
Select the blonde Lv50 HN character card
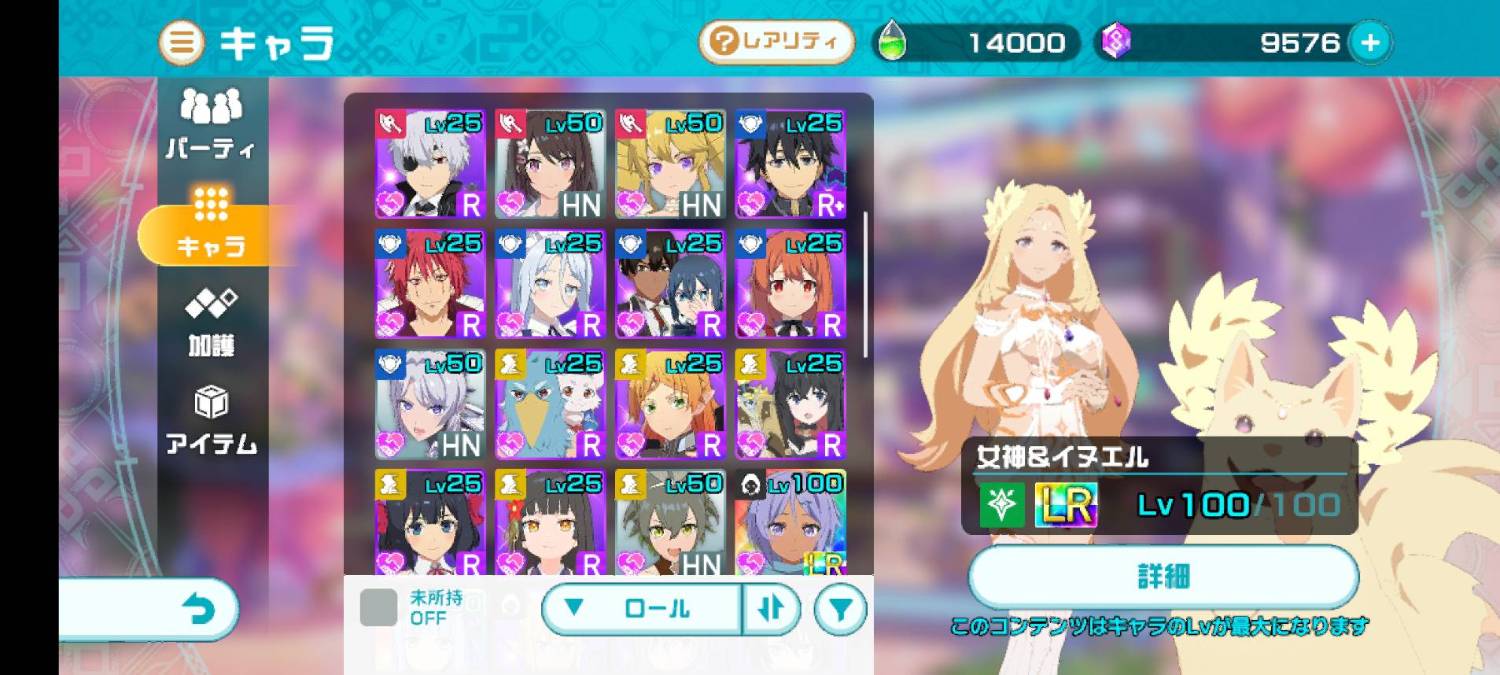tap(670, 164)
